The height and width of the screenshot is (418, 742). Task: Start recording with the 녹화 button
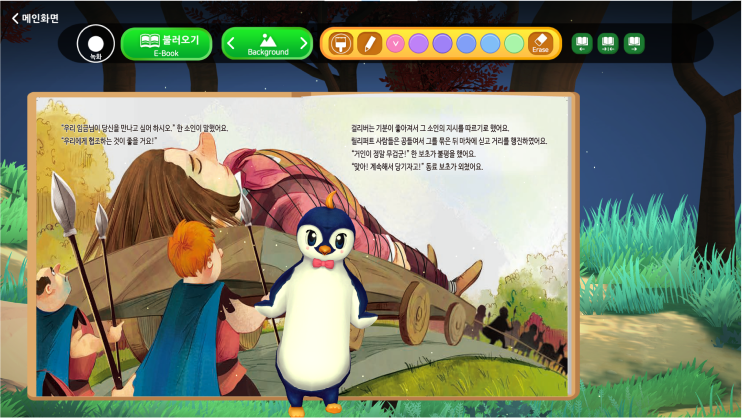[96, 43]
